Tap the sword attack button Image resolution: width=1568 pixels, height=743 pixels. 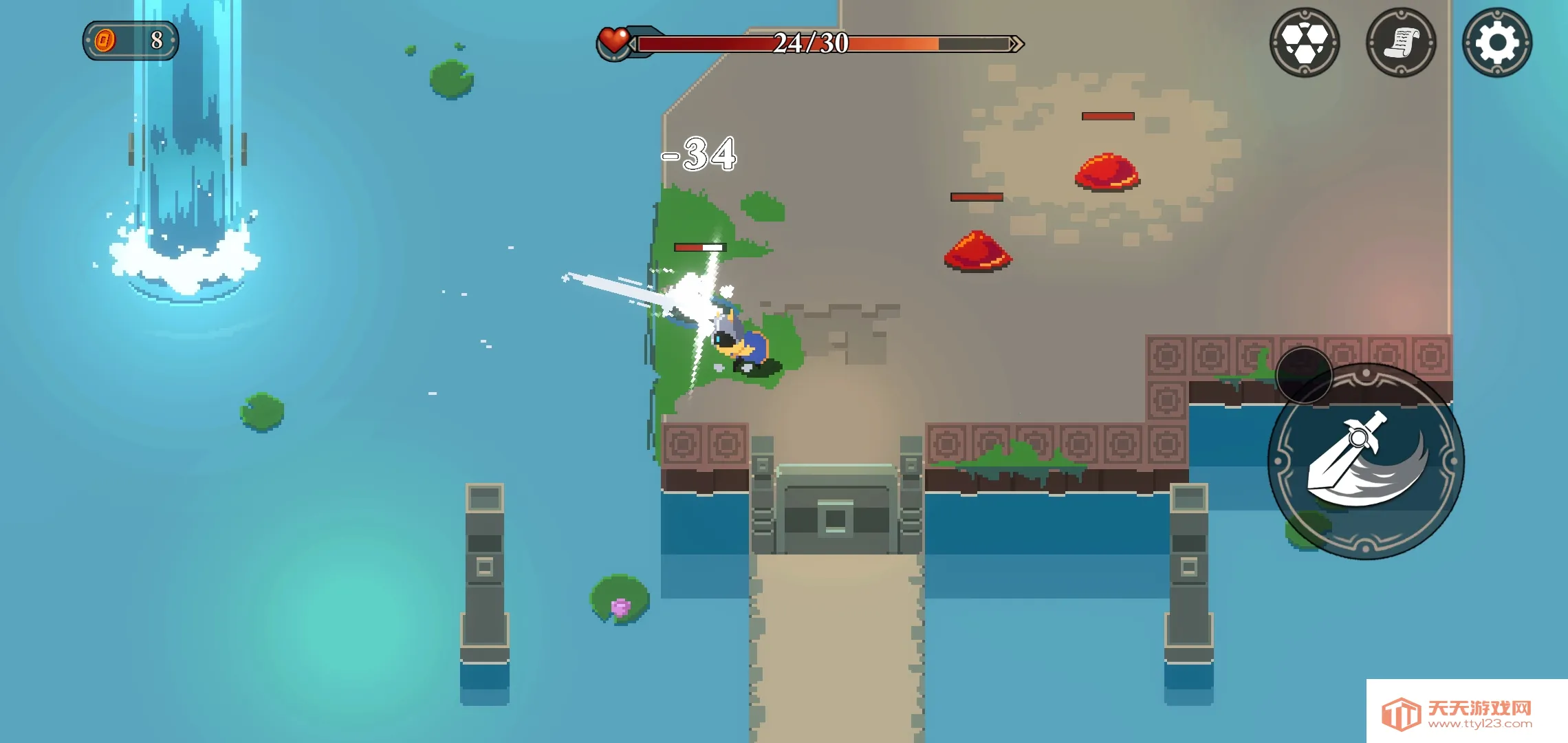pyautogui.click(x=1366, y=461)
